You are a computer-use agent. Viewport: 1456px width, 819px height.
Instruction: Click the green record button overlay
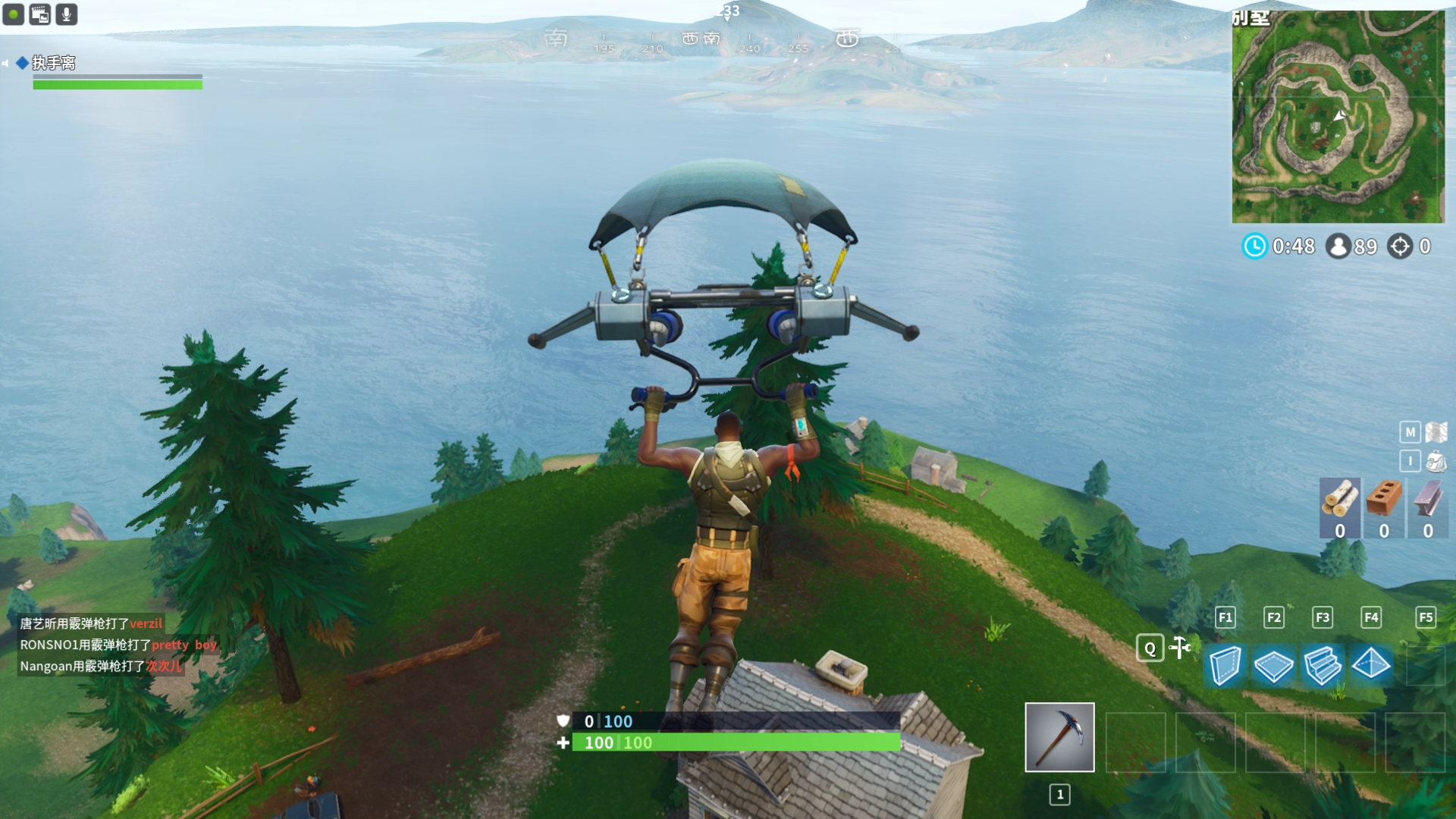(x=14, y=14)
